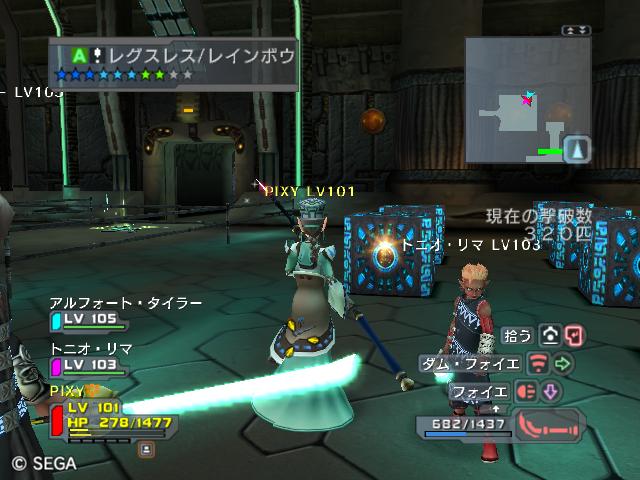The height and width of the screenshot is (480, 640).
Task: Activate the ダム・フォイエ technique
Action: click(x=468, y=362)
